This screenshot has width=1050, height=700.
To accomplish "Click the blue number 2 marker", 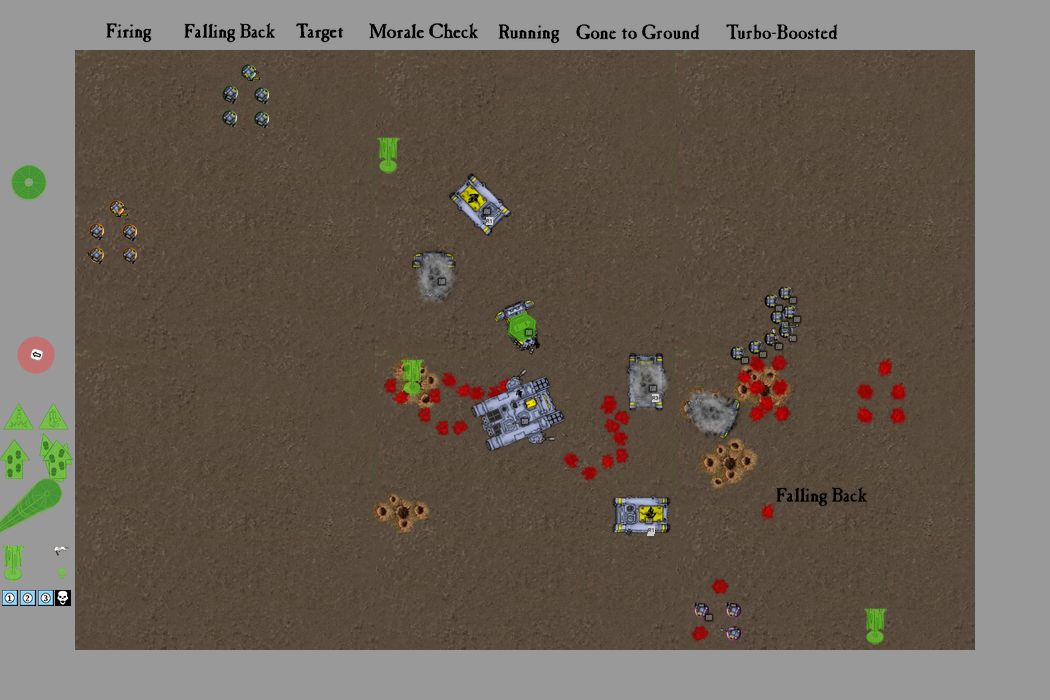I will [x=27, y=598].
